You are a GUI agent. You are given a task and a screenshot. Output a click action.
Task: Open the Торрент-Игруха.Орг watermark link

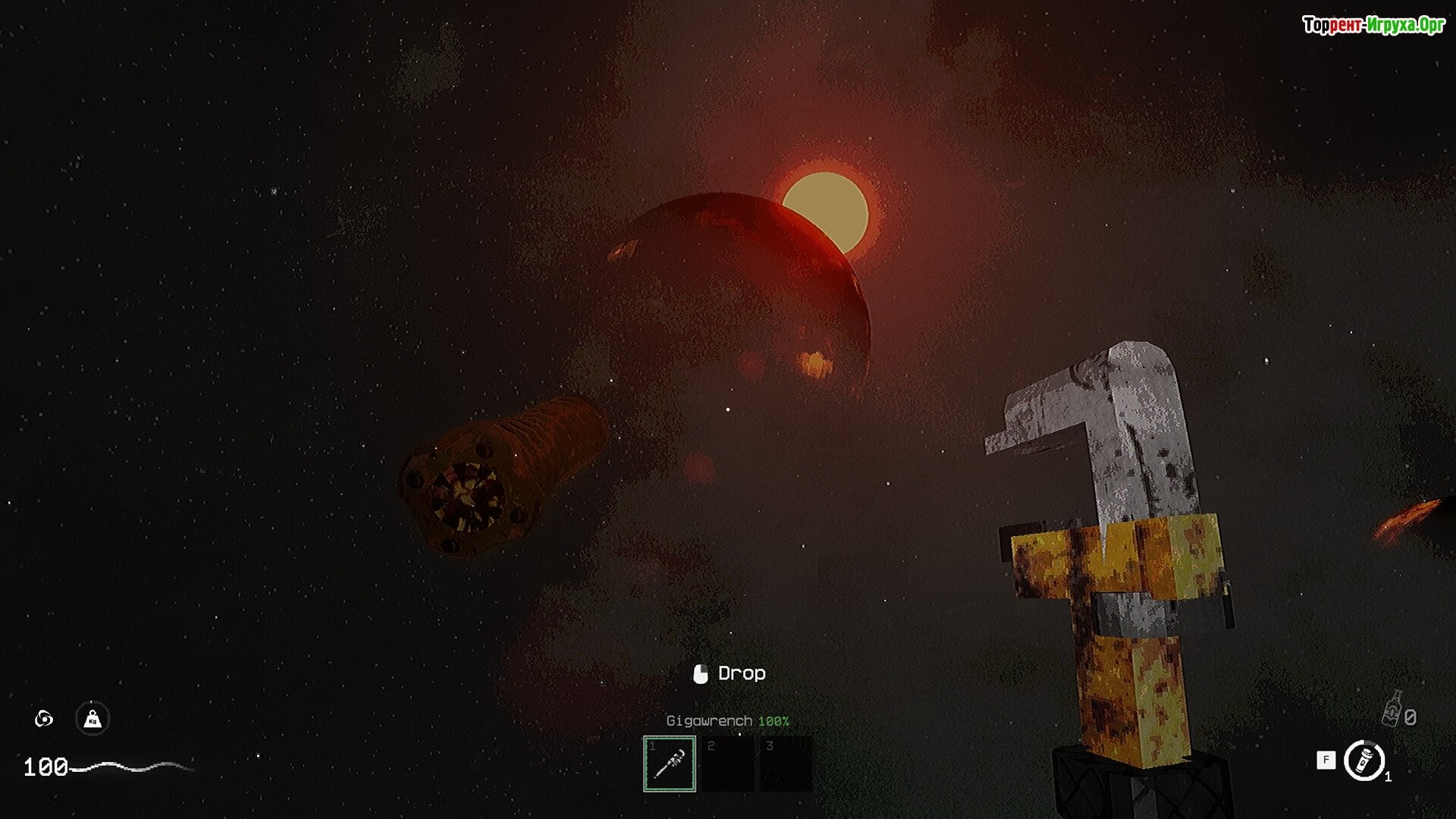pyautogui.click(x=1373, y=25)
